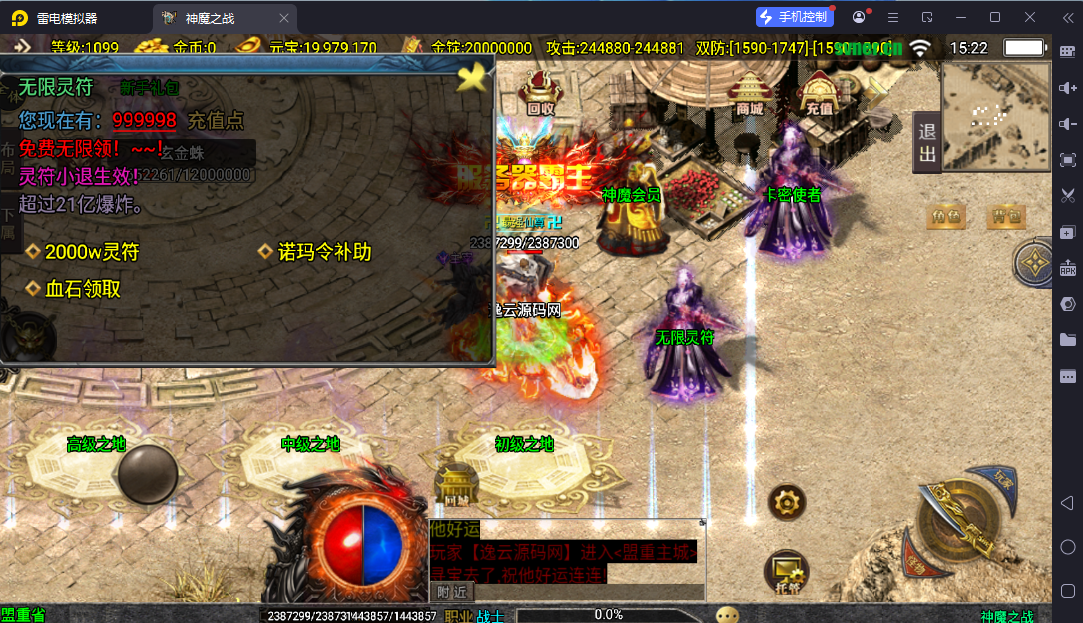
Task: Open the 充值 recharge icon
Action: [820, 93]
